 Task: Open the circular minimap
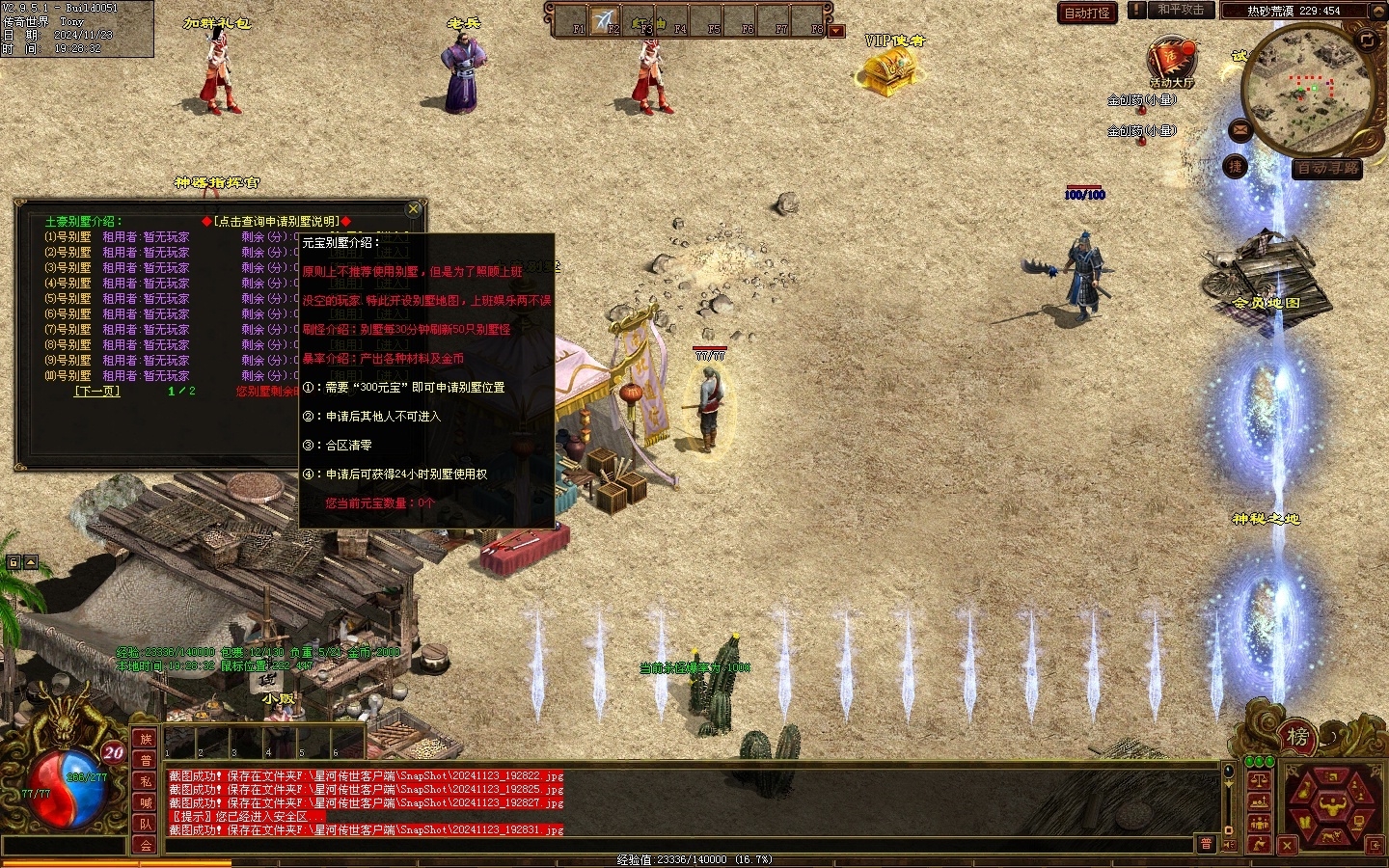pos(1308,89)
